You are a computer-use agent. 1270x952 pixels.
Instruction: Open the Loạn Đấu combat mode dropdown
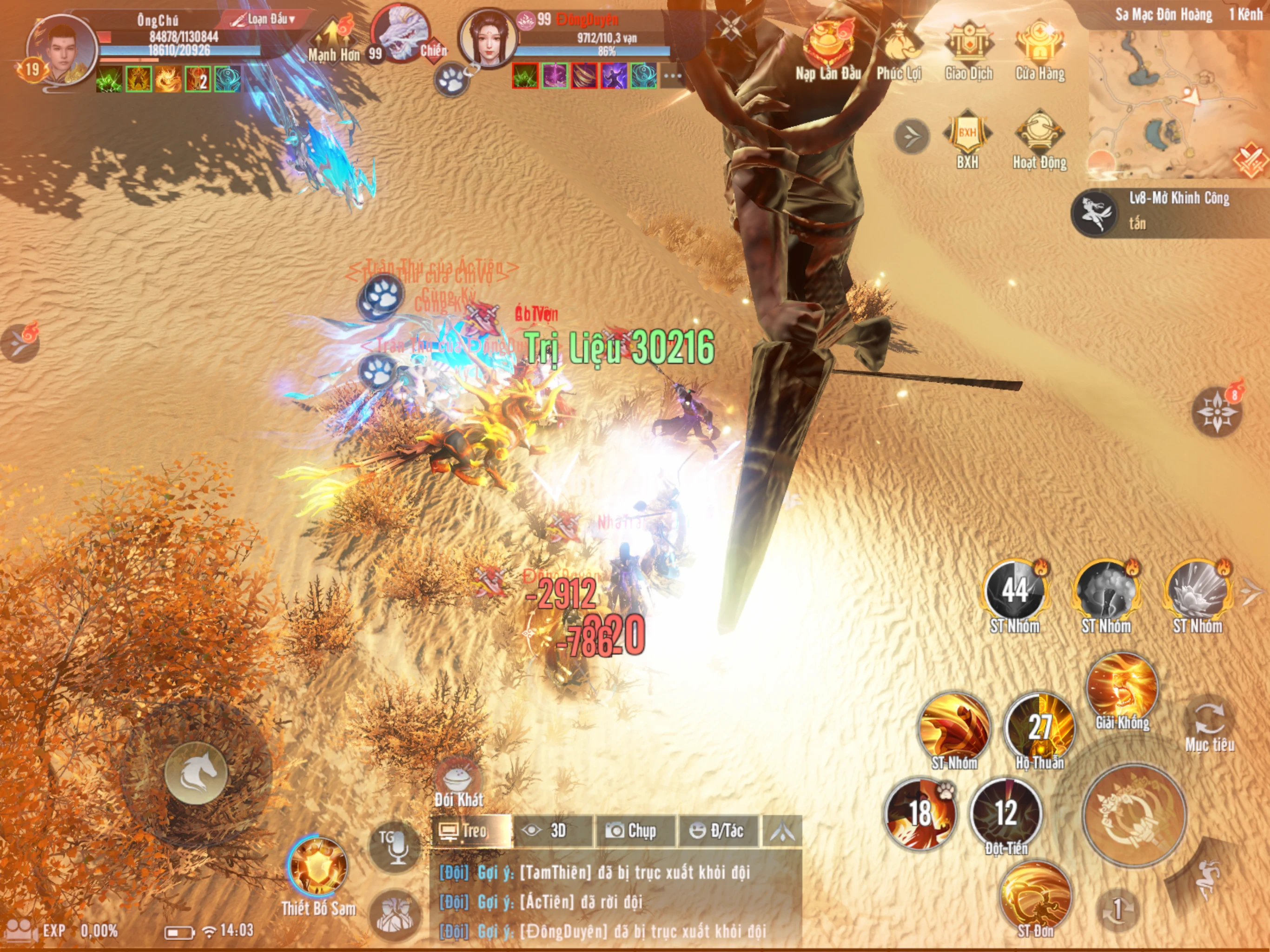pos(264,20)
